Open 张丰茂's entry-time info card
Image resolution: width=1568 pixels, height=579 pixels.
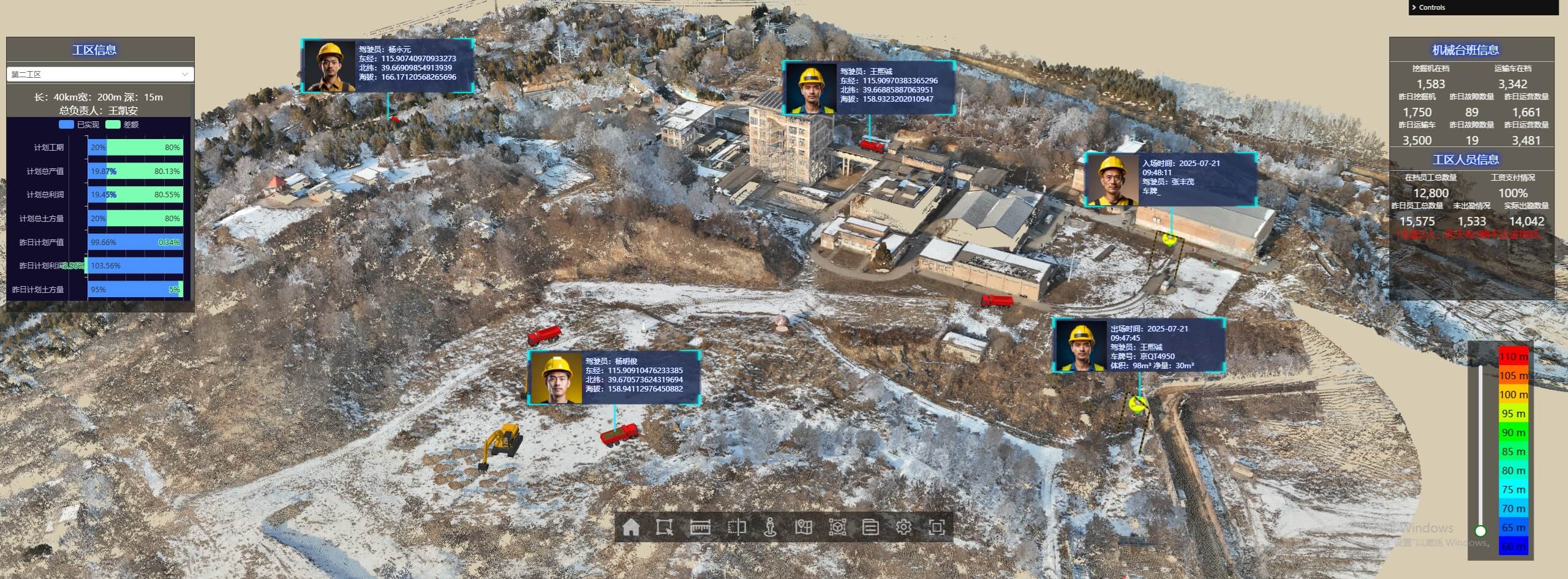click(1170, 179)
